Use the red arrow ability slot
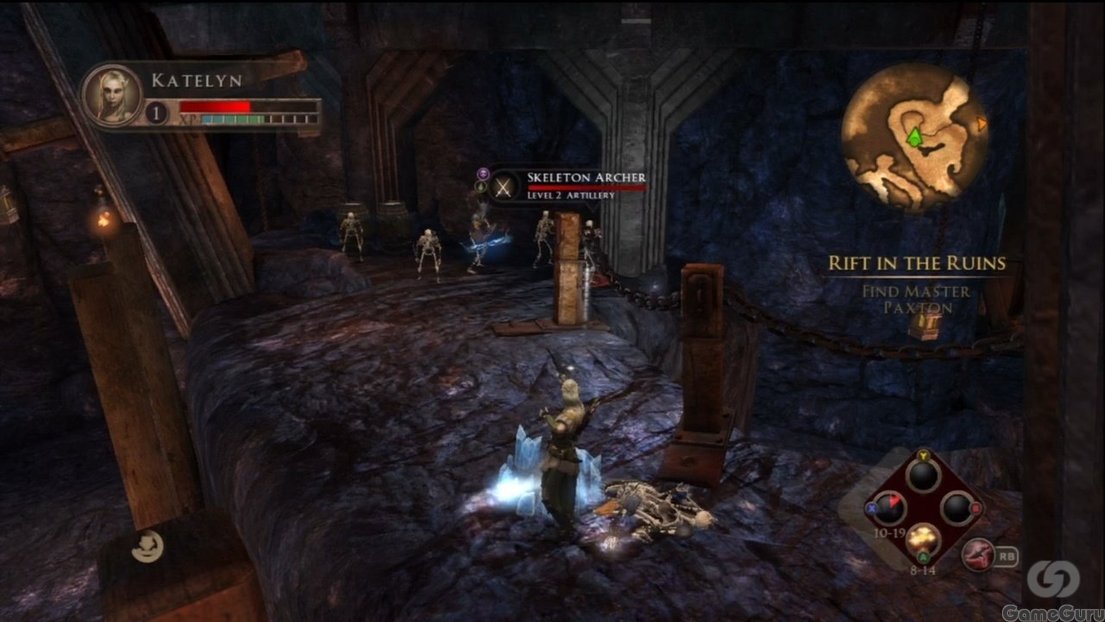The image size is (1105, 622). 888,508
